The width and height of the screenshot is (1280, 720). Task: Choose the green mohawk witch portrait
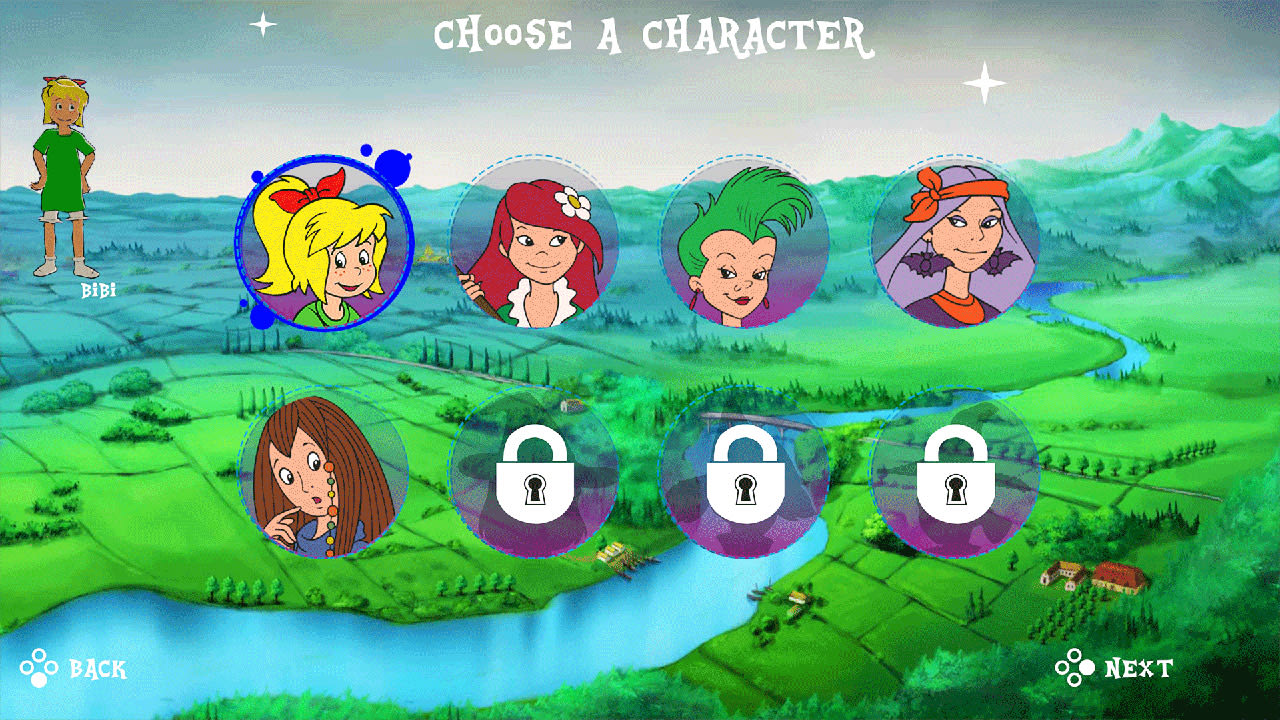[x=745, y=245]
